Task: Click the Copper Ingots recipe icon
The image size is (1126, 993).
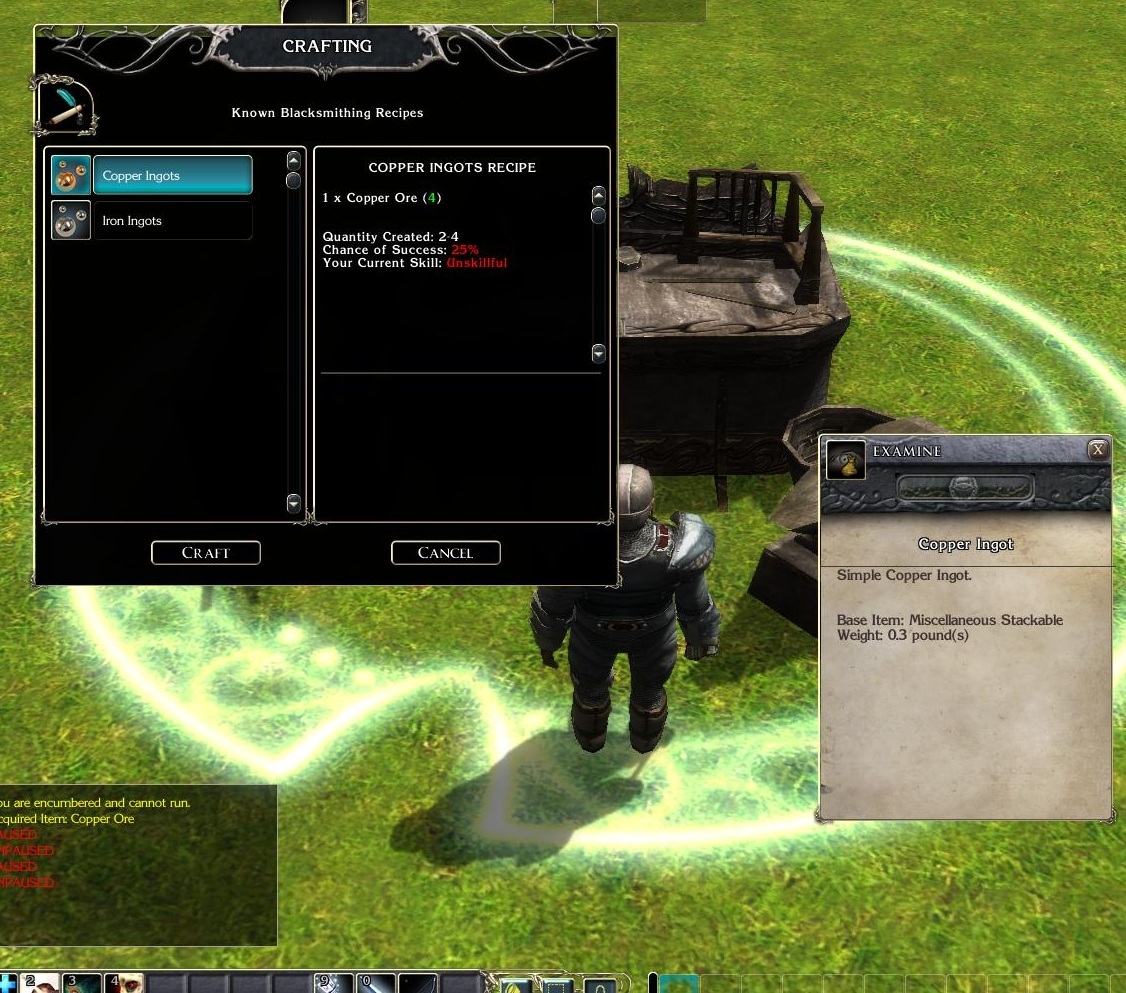Action: [71, 176]
